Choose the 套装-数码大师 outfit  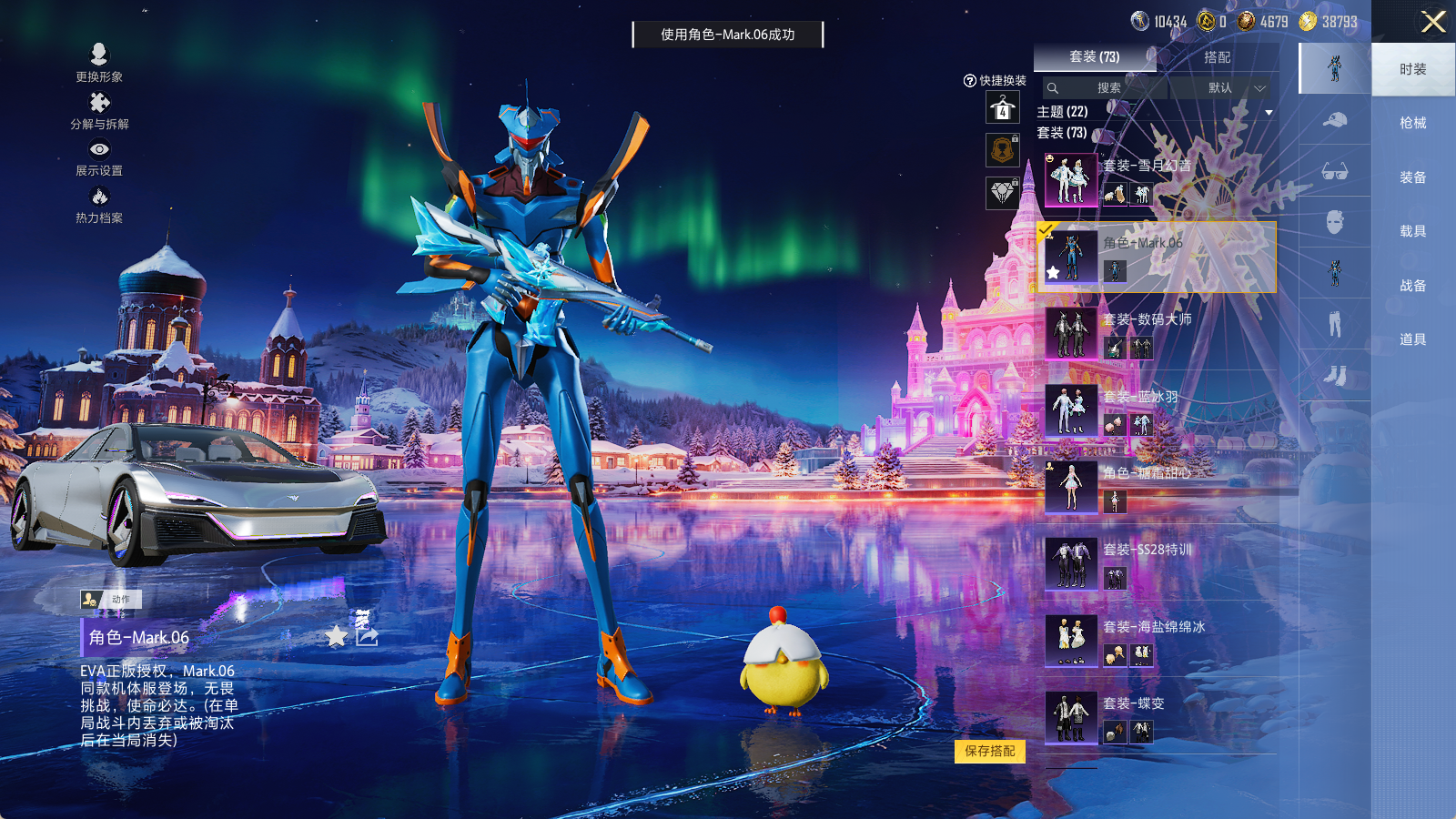tap(1156, 333)
